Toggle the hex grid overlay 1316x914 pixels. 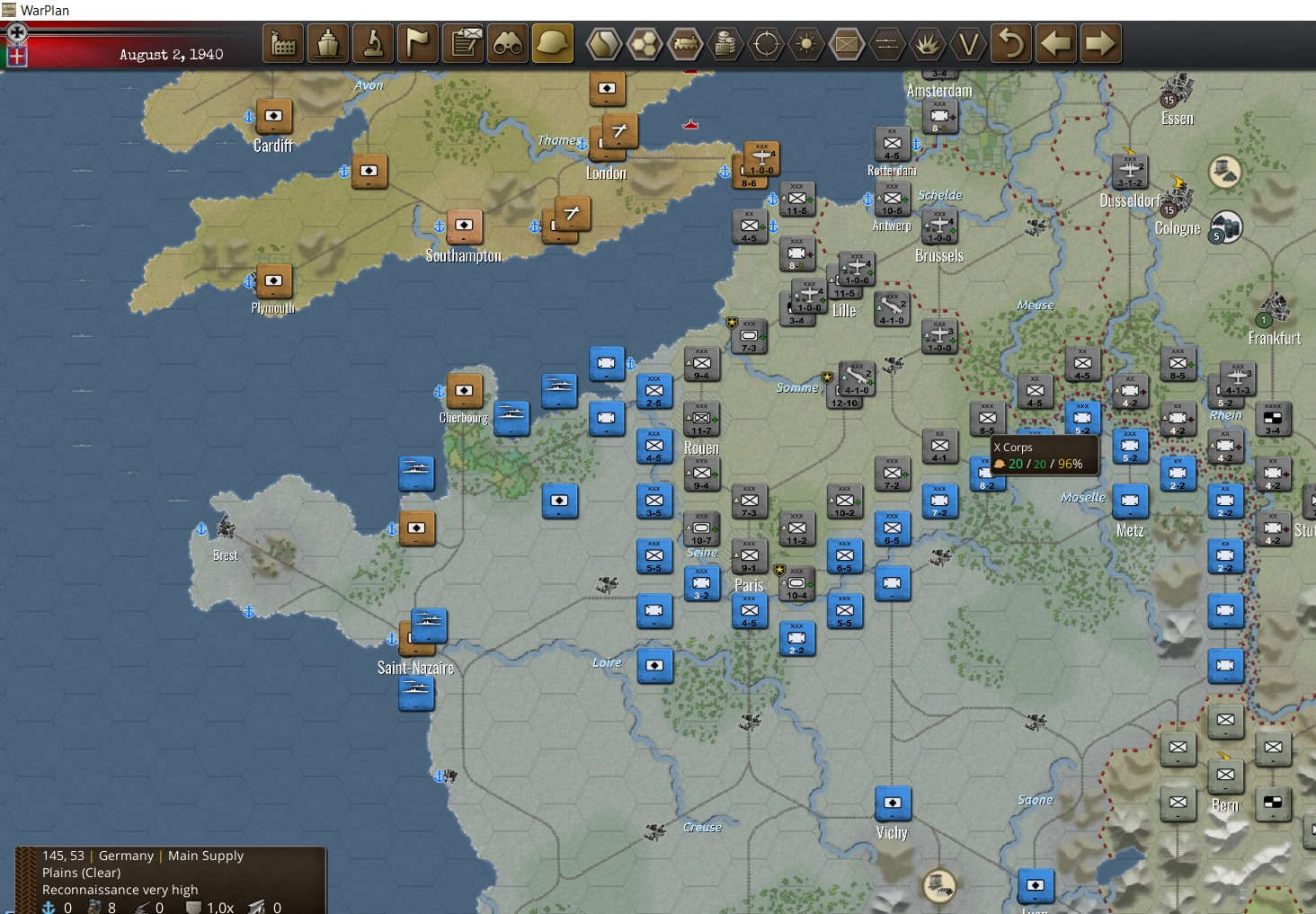645,43
